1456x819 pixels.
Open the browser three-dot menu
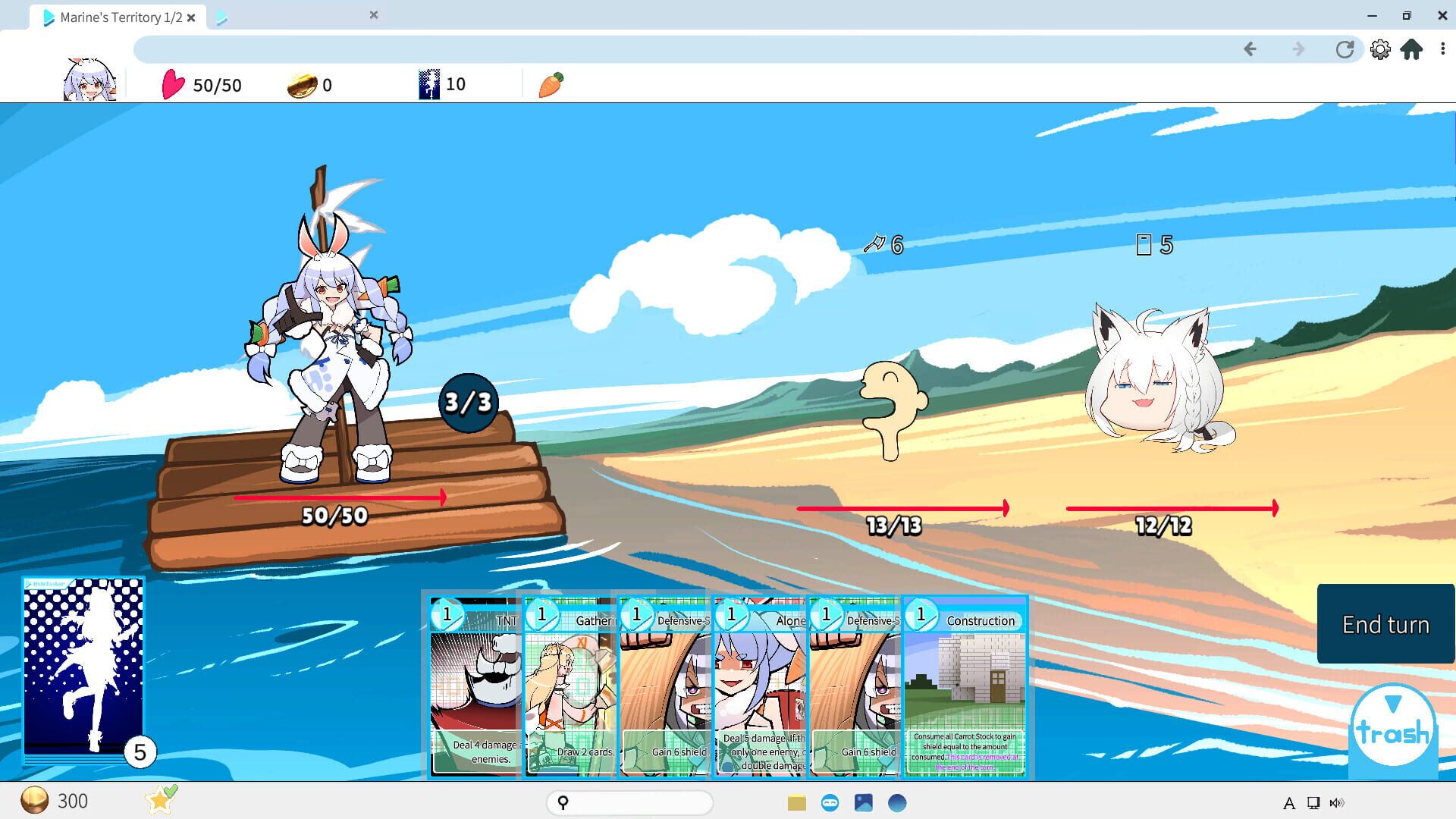(1443, 49)
